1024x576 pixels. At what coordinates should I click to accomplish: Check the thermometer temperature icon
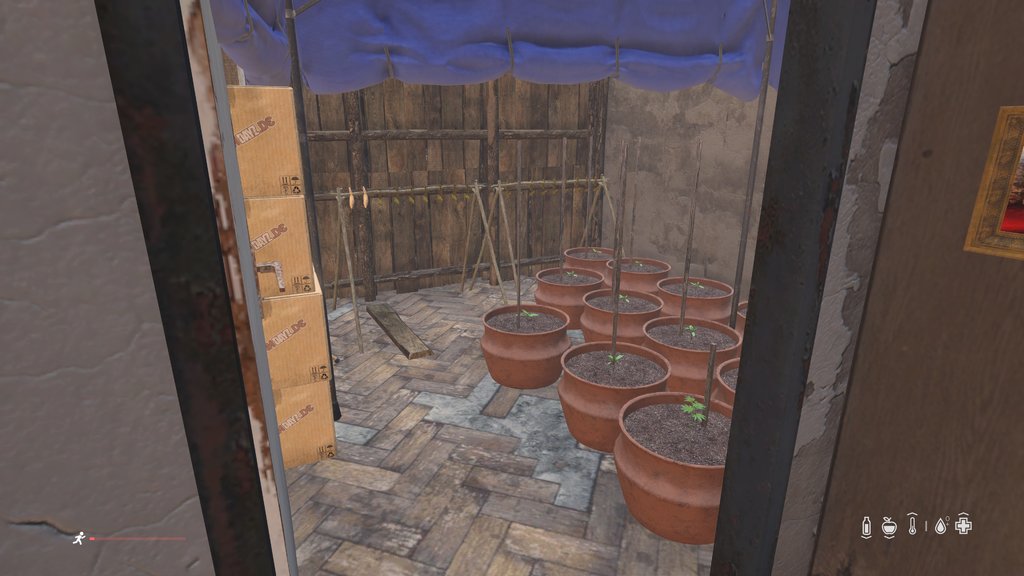[x=912, y=525]
